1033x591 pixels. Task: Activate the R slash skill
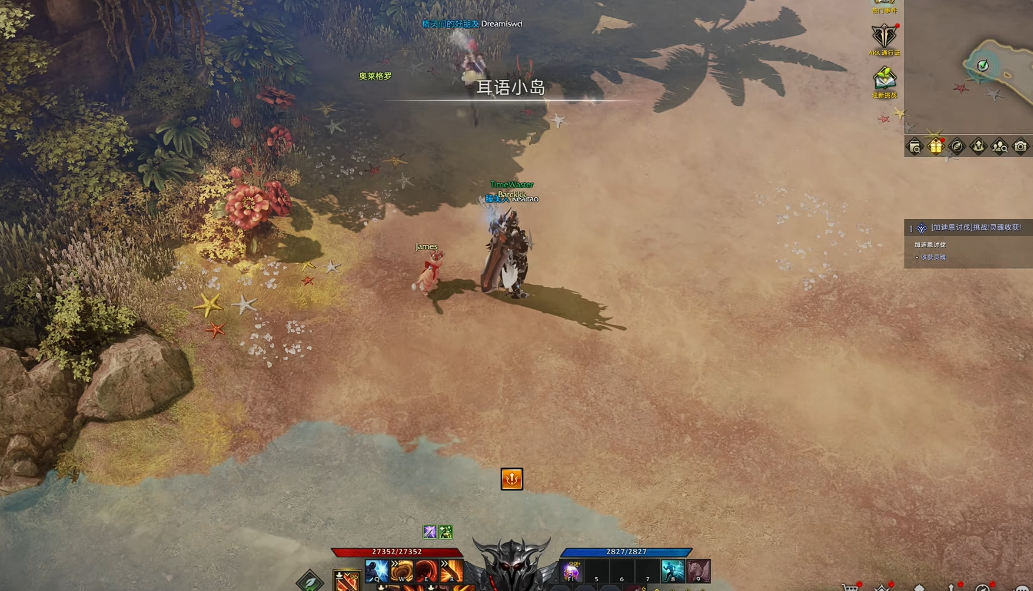click(451, 571)
